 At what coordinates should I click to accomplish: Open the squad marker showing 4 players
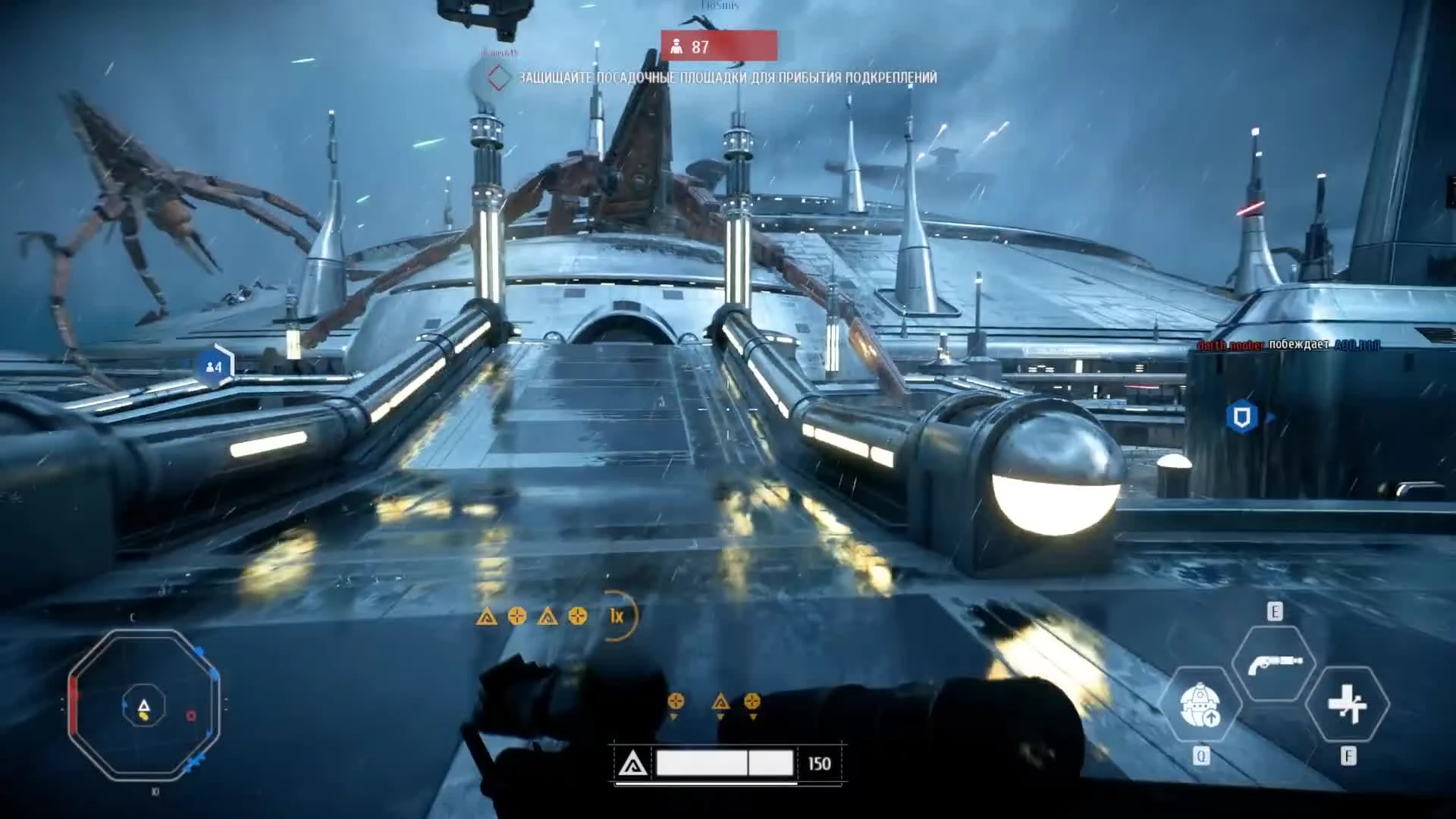tap(213, 366)
